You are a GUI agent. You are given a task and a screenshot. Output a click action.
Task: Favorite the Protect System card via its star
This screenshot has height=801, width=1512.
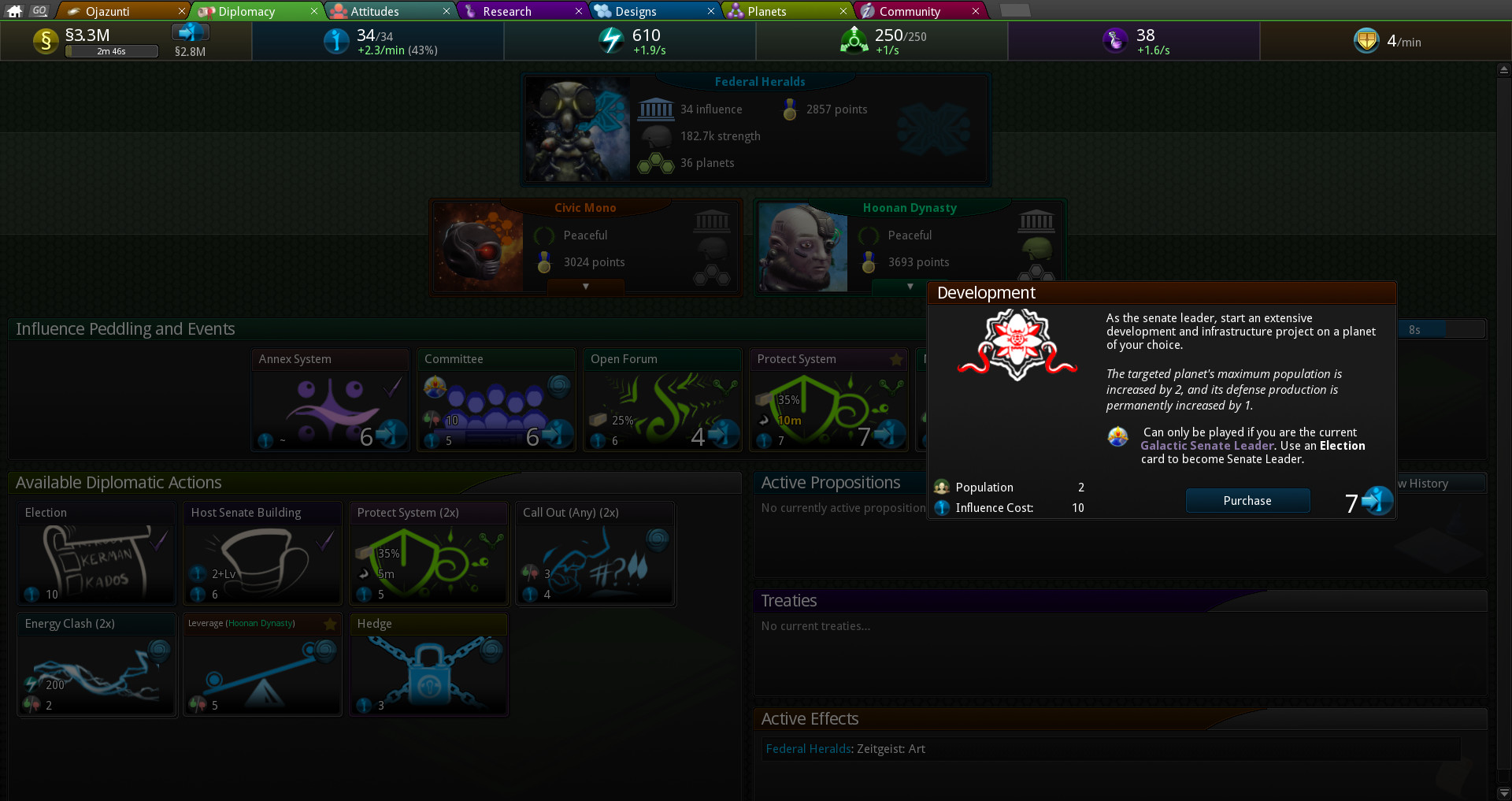click(895, 360)
